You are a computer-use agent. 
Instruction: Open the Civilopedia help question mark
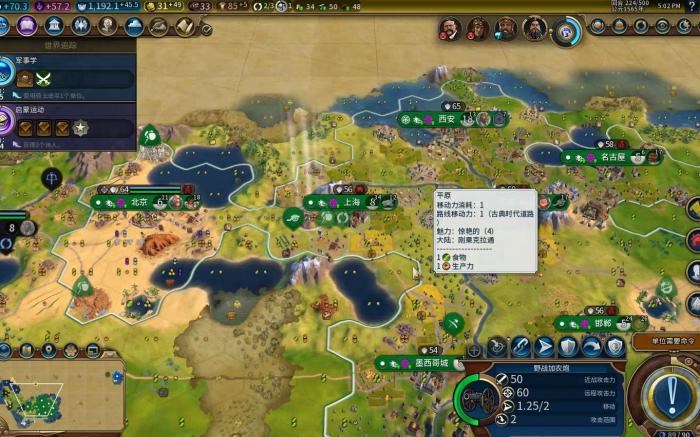coord(691,6)
